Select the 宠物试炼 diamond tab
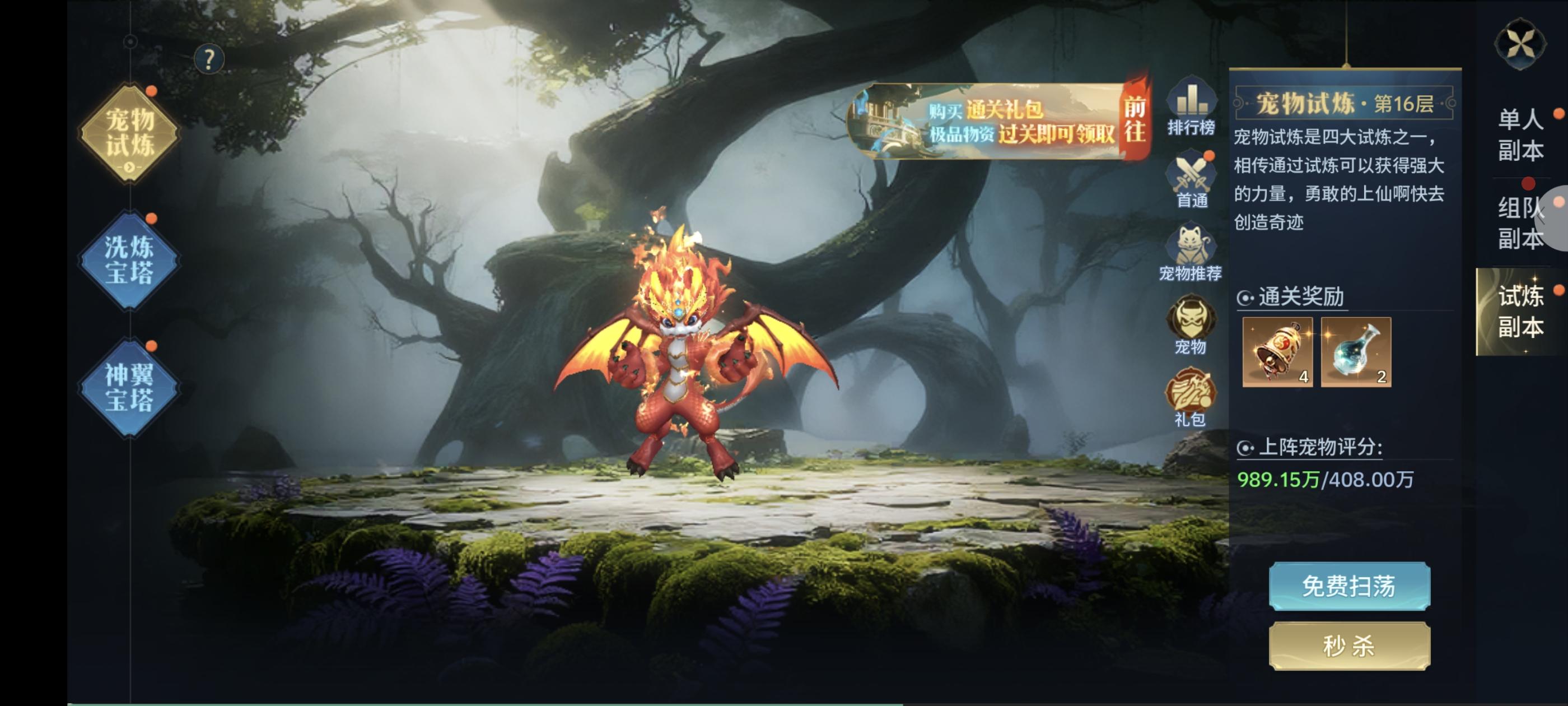Viewport: 1568px width, 706px height. pos(130,133)
